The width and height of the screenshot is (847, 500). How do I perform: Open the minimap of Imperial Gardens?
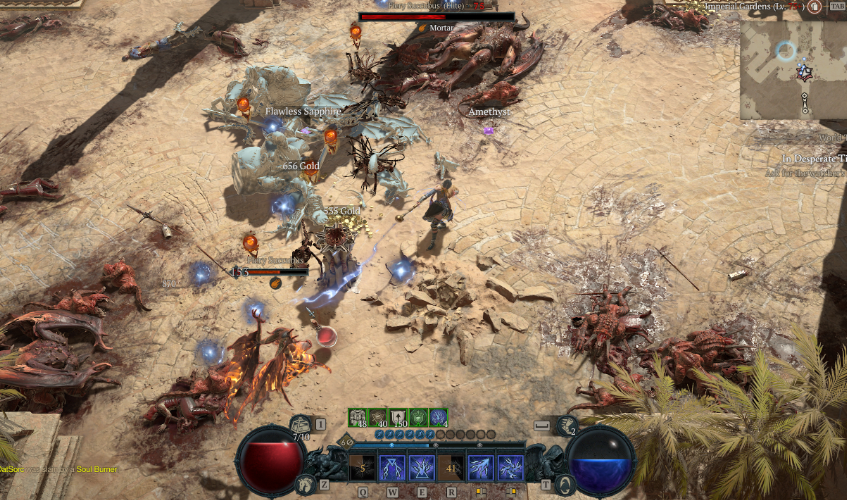click(x=792, y=68)
